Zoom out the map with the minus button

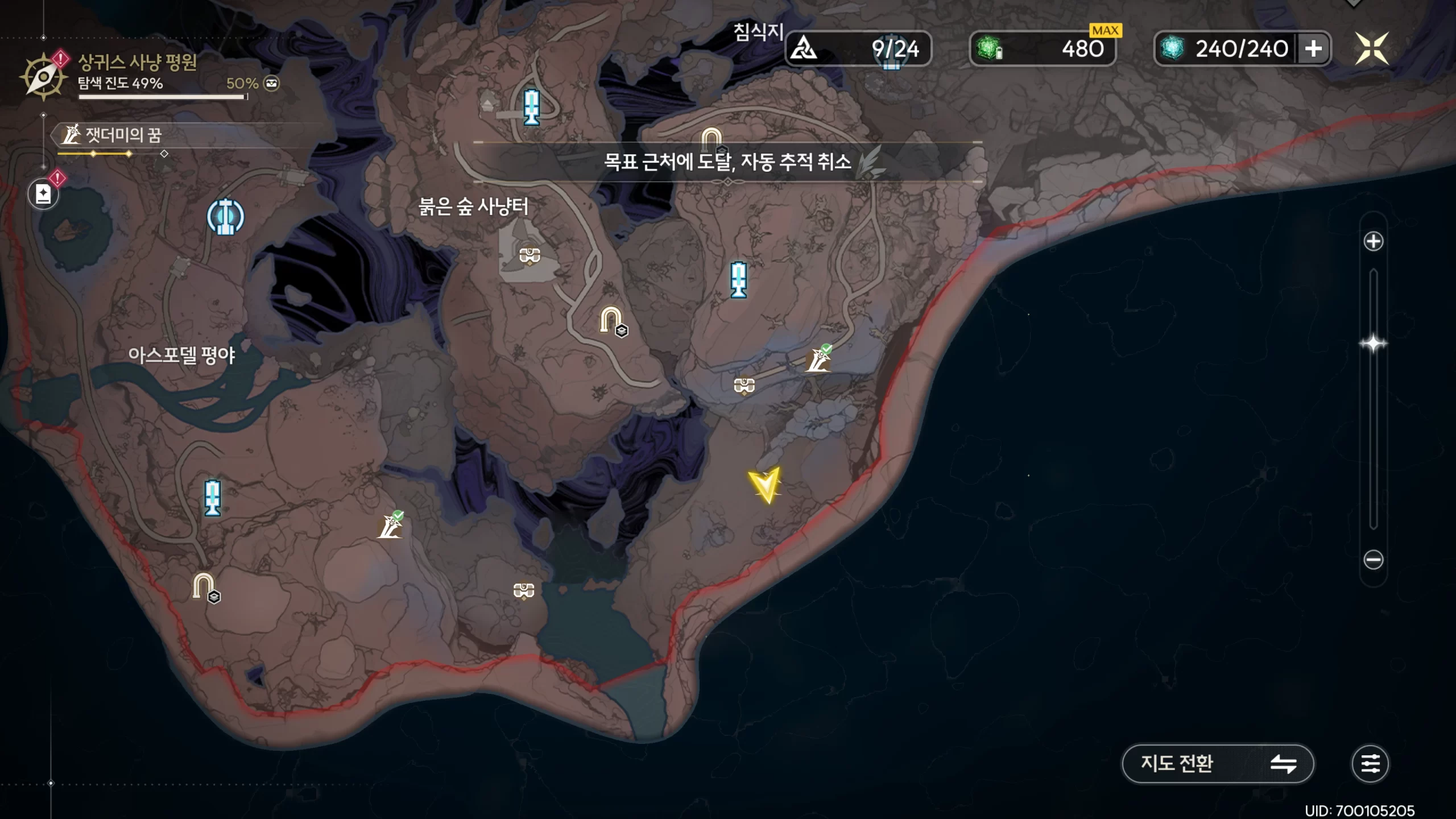1373,560
